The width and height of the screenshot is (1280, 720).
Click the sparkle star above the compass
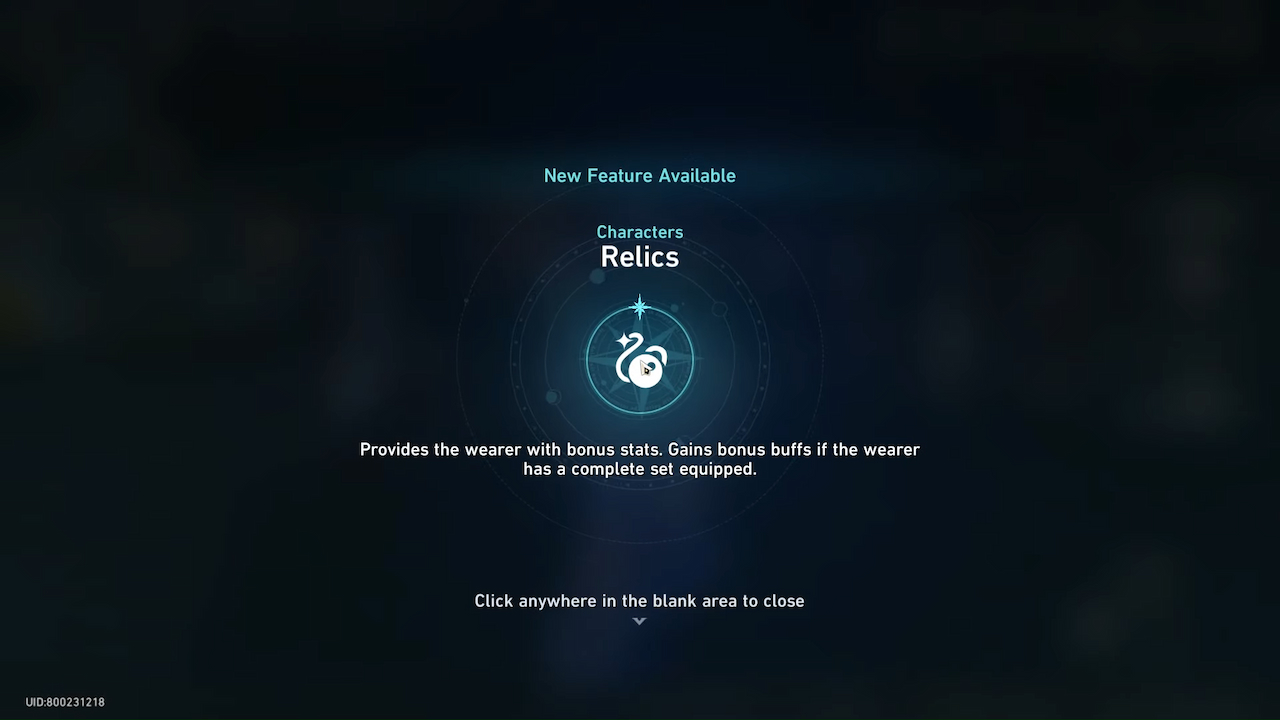pos(640,307)
